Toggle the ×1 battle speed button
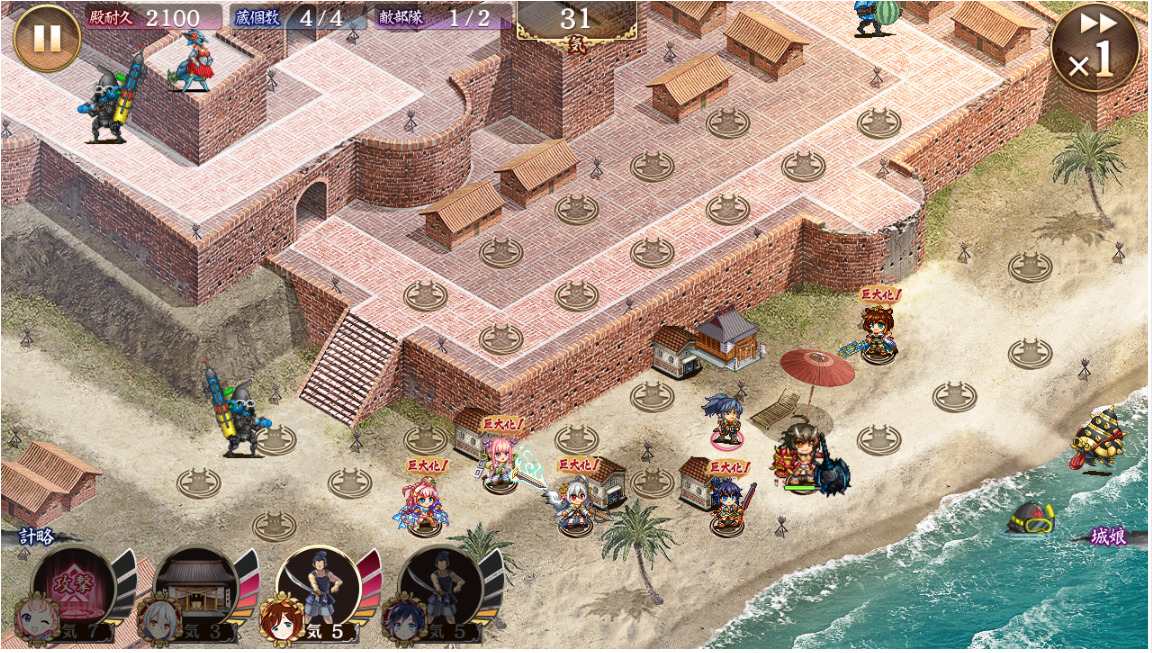 (1094, 48)
